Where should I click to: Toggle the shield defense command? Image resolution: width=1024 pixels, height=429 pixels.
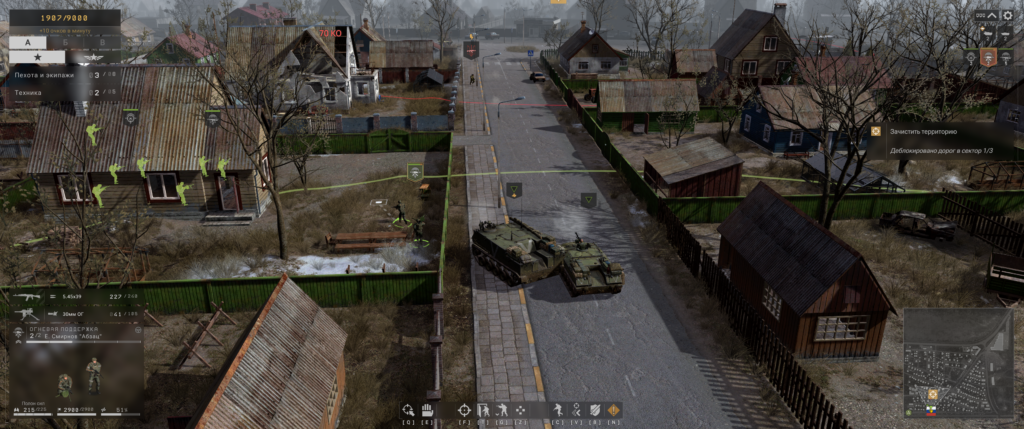pos(596,409)
